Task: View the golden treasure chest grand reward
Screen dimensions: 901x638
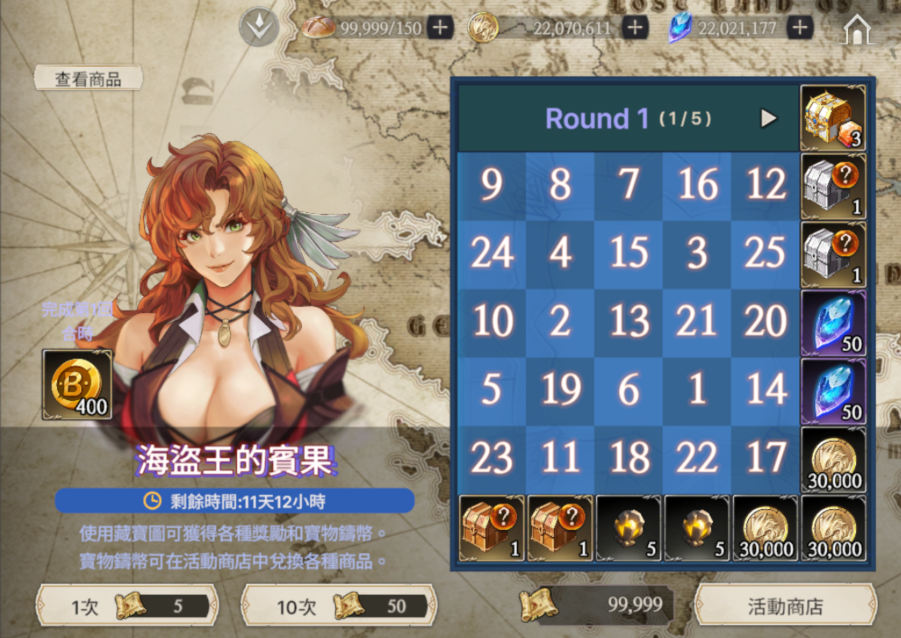Action: (x=833, y=118)
